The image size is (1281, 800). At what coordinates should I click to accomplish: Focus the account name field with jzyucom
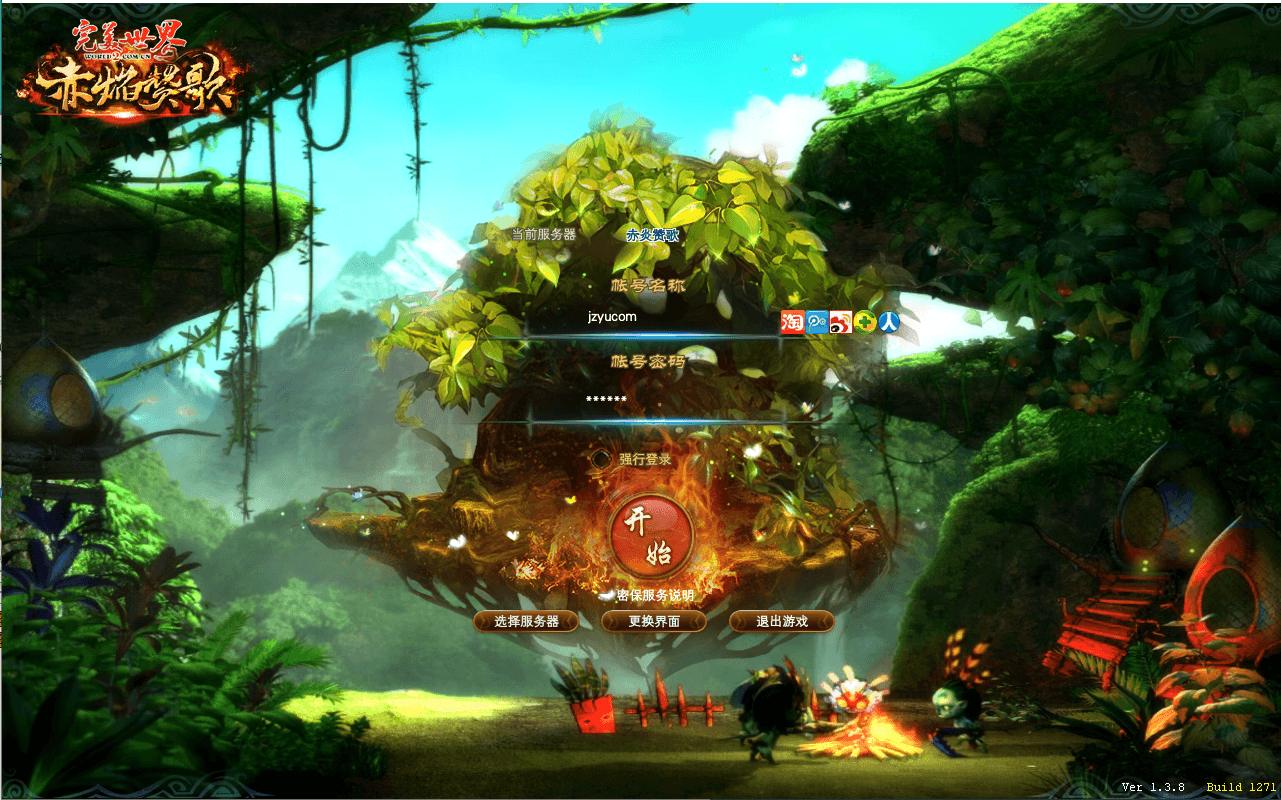click(650, 318)
